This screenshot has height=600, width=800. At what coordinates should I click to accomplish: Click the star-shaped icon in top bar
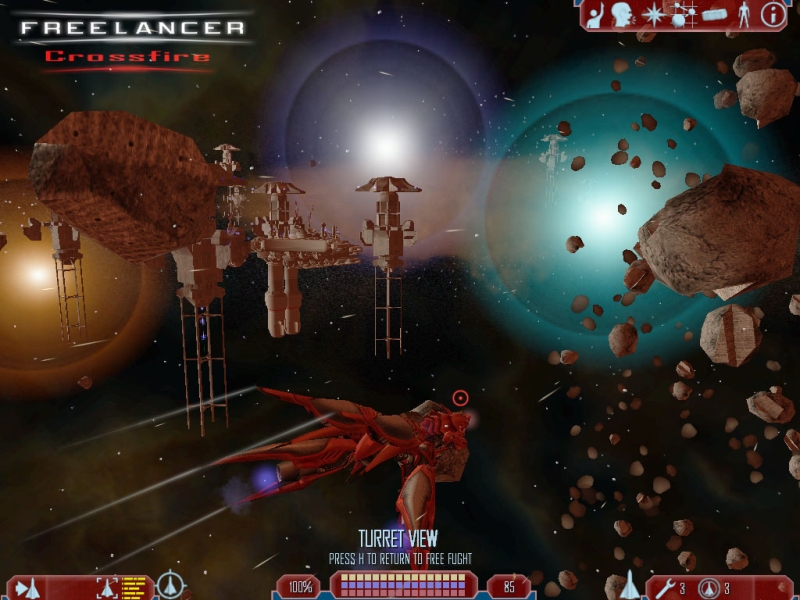tap(654, 14)
